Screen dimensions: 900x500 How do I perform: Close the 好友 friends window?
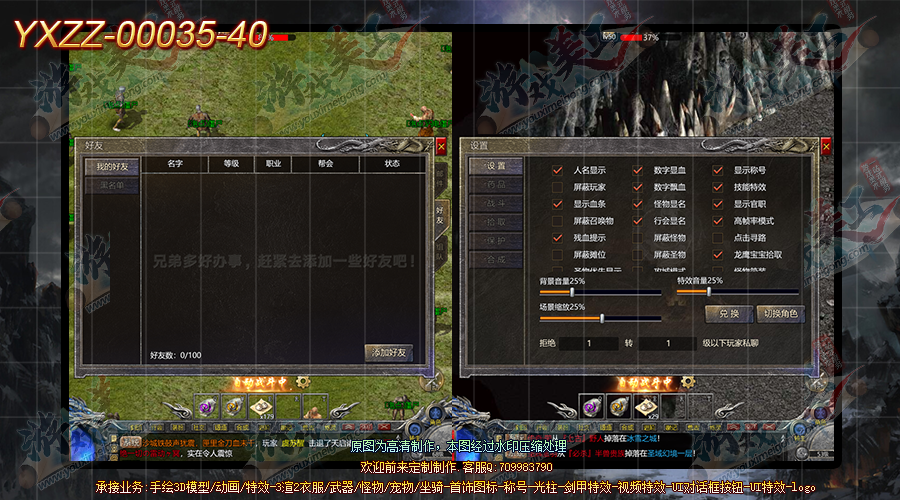click(x=441, y=147)
